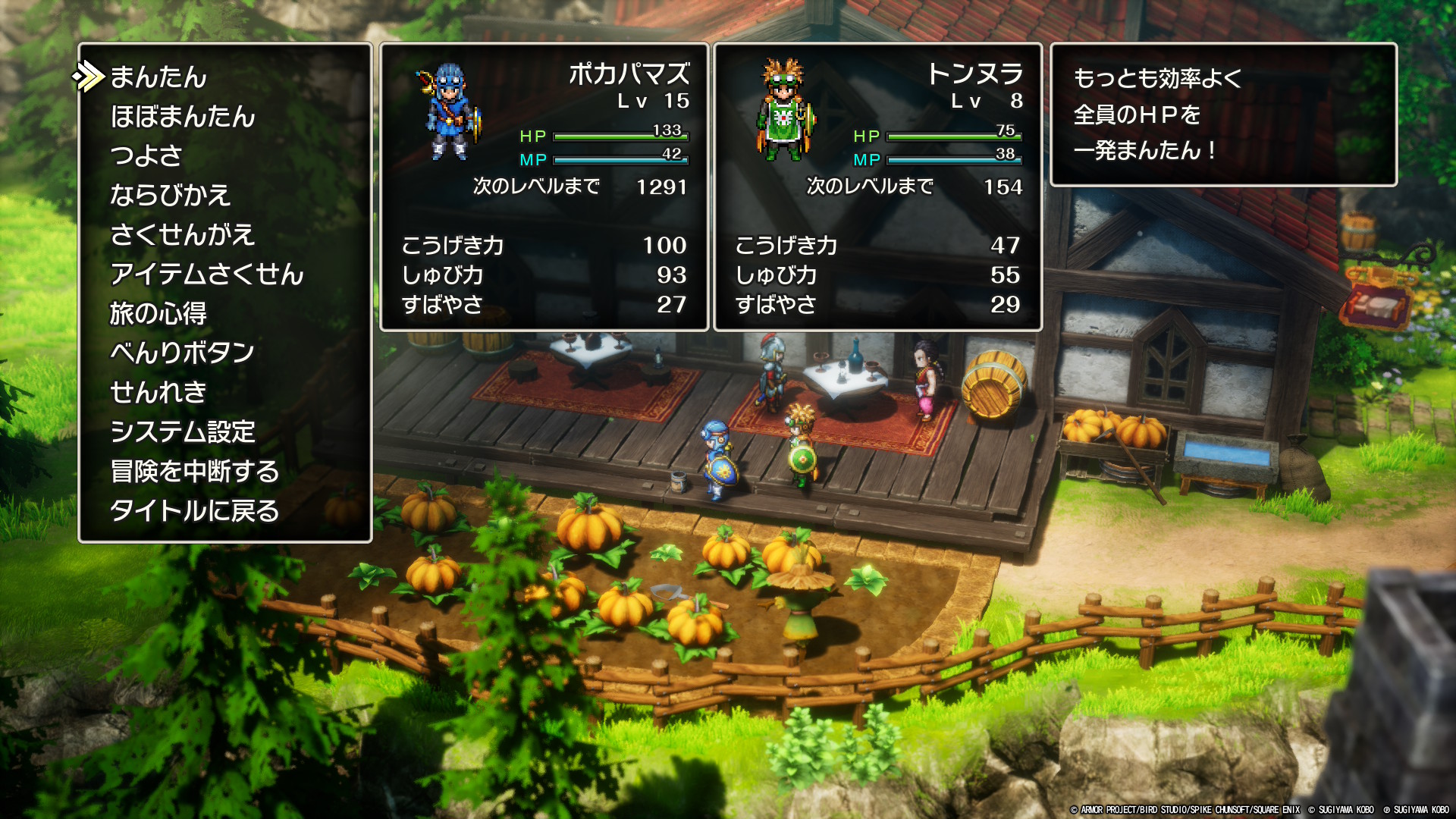Open システム設定 system settings
The image size is (1456, 819).
tap(183, 431)
